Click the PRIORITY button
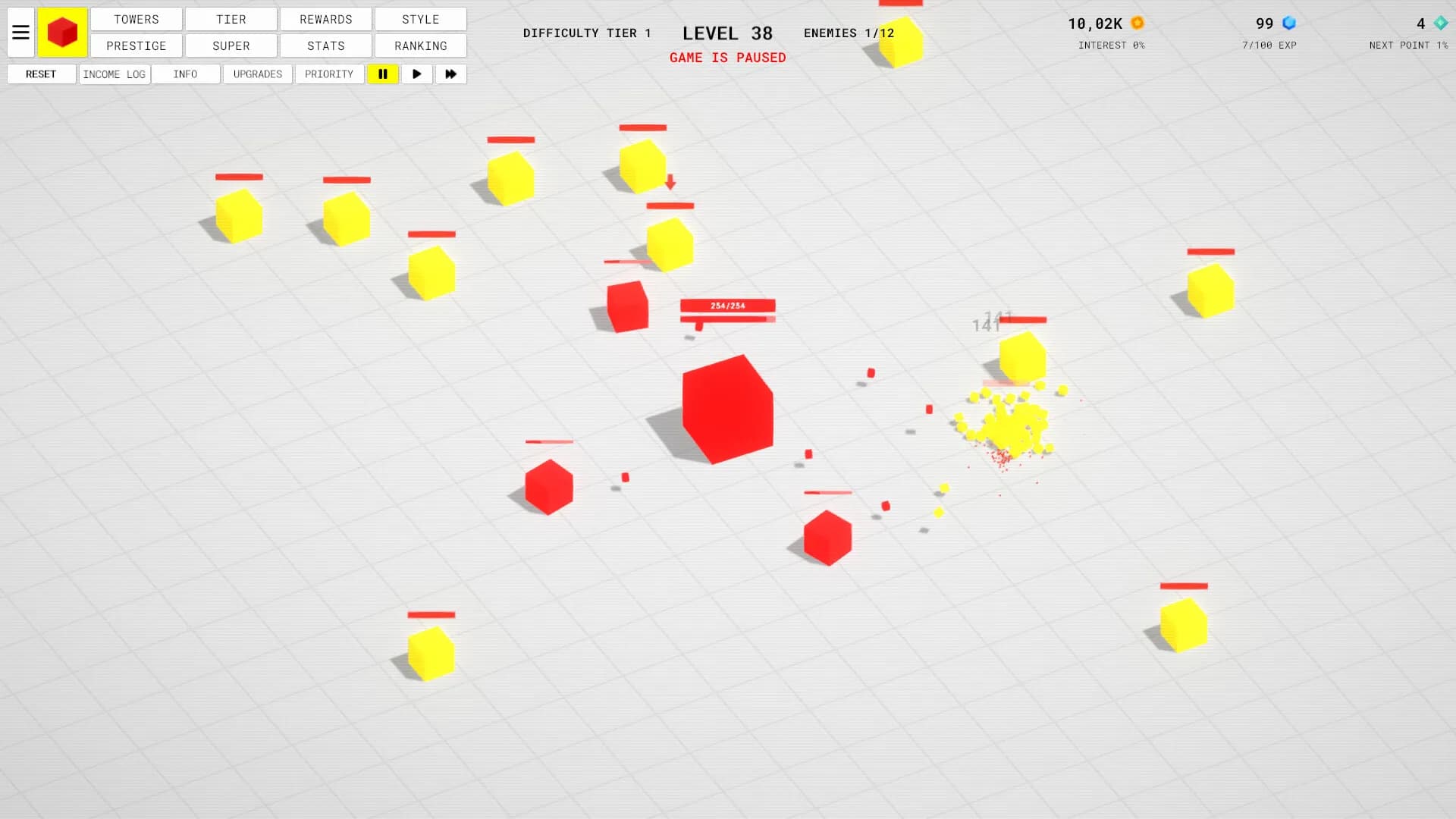 [x=329, y=74]
